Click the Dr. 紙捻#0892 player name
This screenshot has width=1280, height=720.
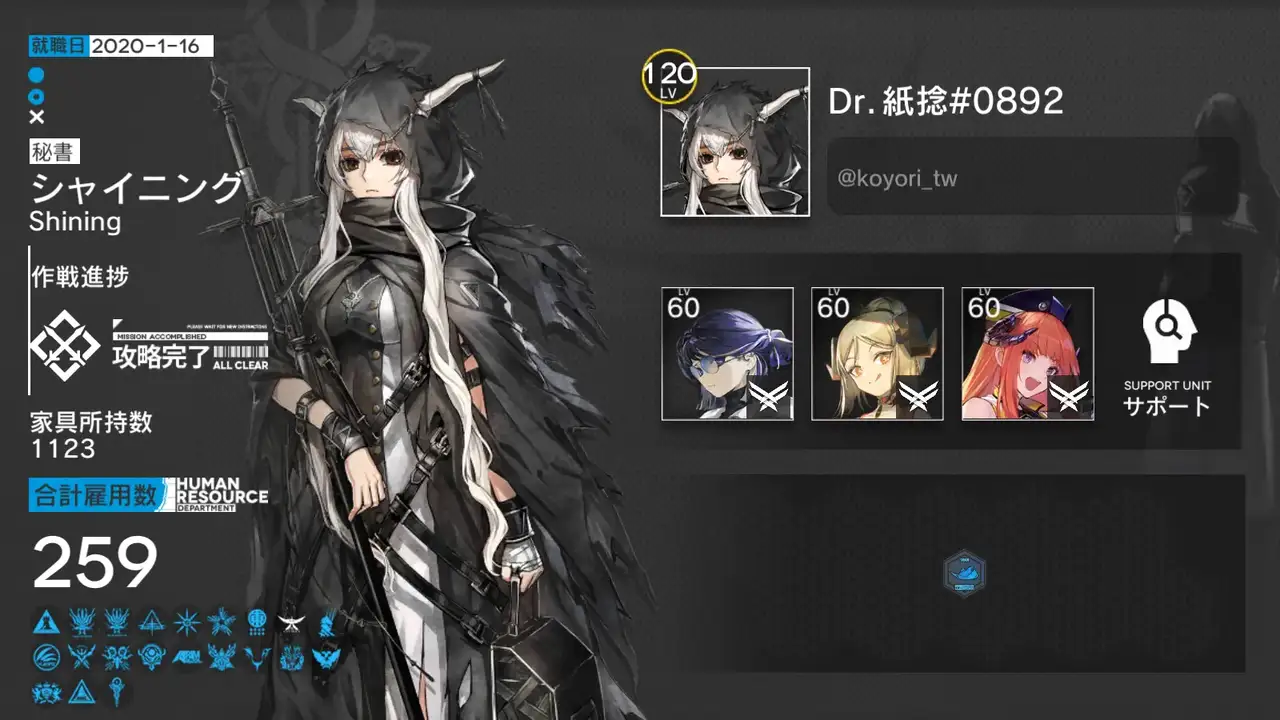(x=946, y=101)
